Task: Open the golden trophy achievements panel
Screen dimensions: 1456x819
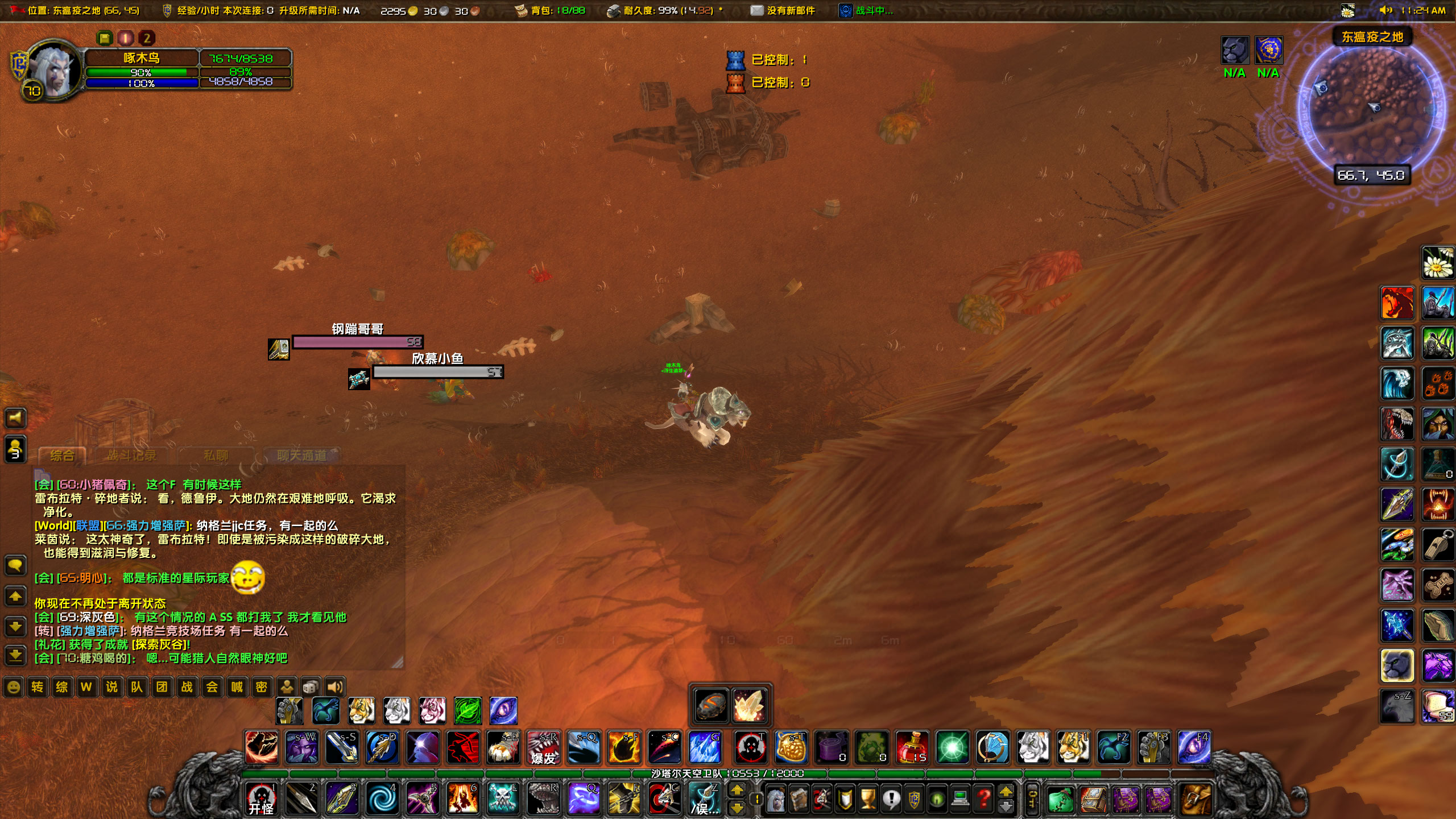Action: [869, 799]
